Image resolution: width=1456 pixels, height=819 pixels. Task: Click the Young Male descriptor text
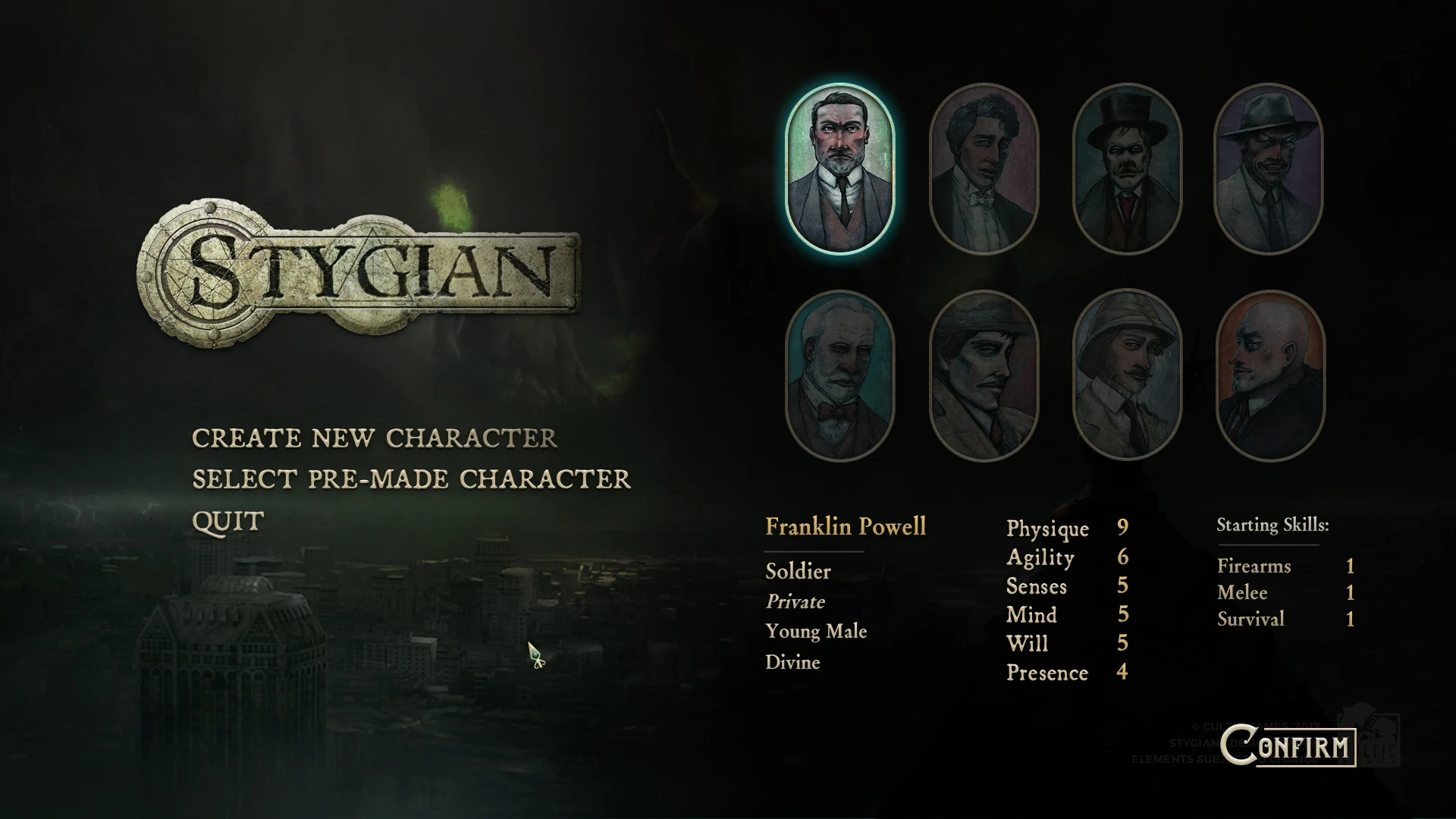pyautogui.click(x=817, y=632)
